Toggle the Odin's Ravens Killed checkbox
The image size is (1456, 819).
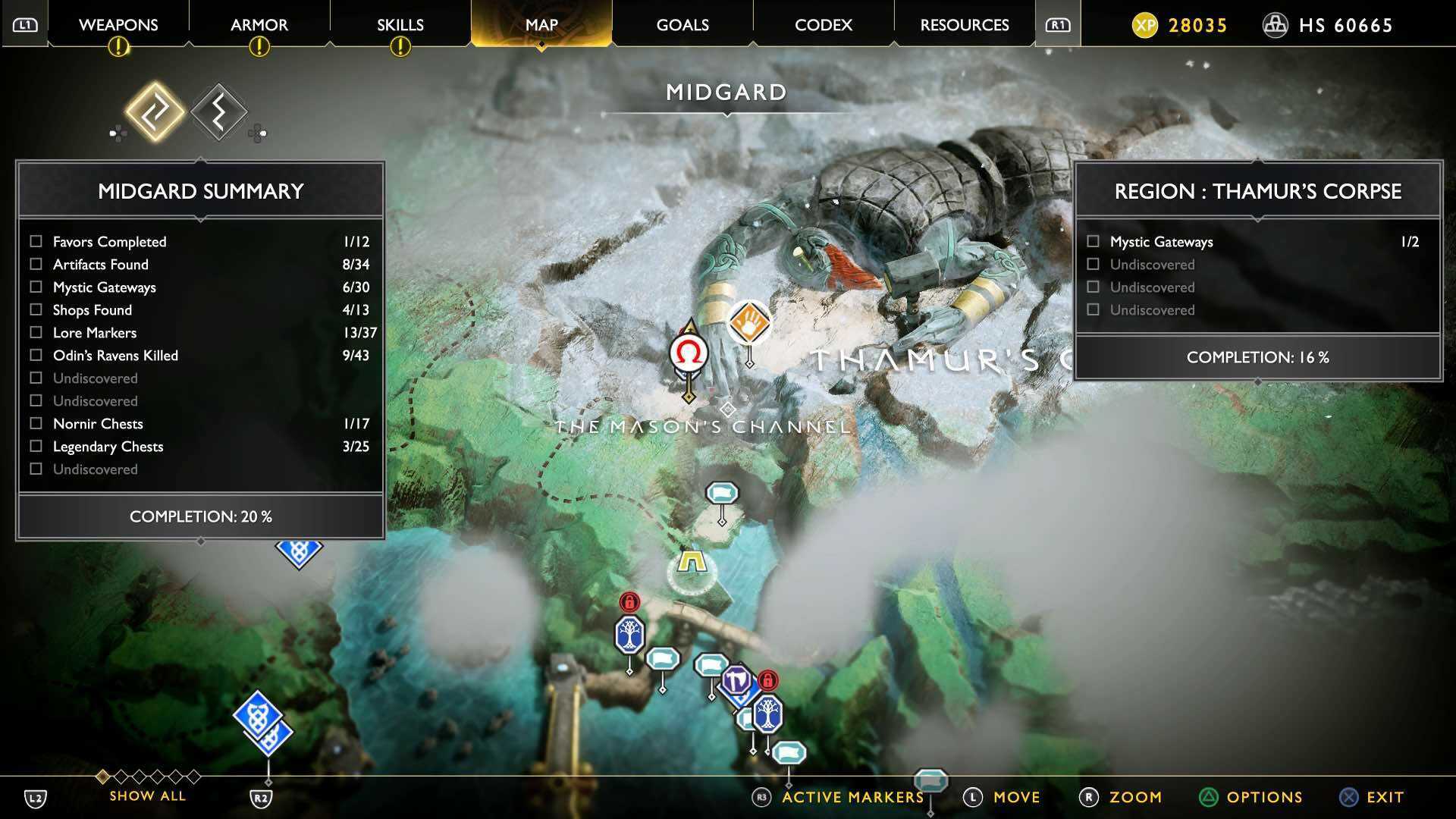[34, 355]
